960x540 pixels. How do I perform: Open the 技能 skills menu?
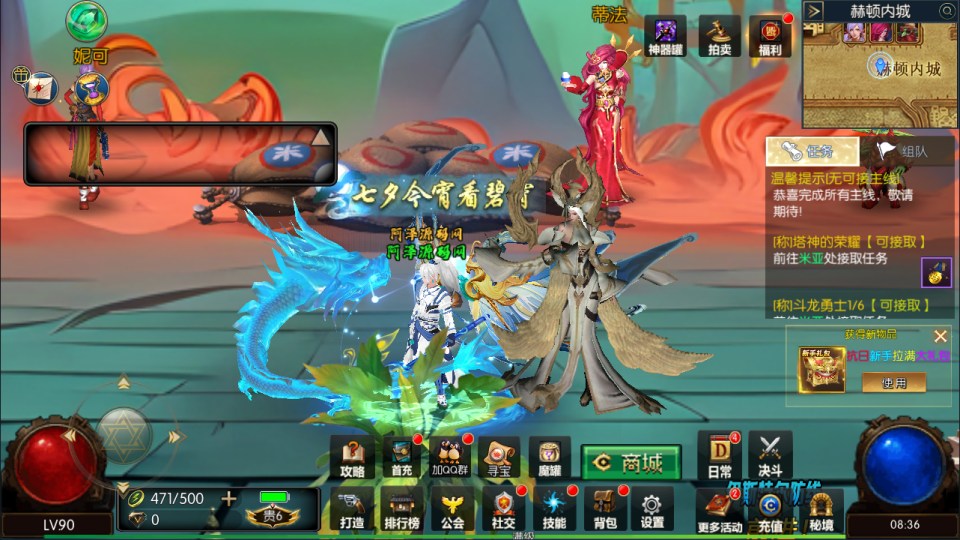tap(553, 508)
